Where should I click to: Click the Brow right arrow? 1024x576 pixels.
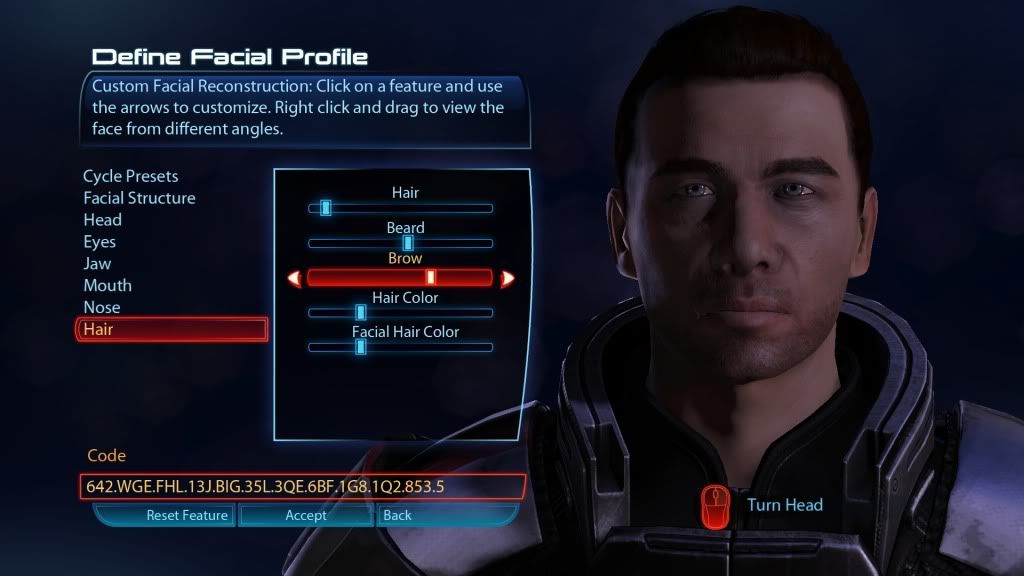(507, 278)
